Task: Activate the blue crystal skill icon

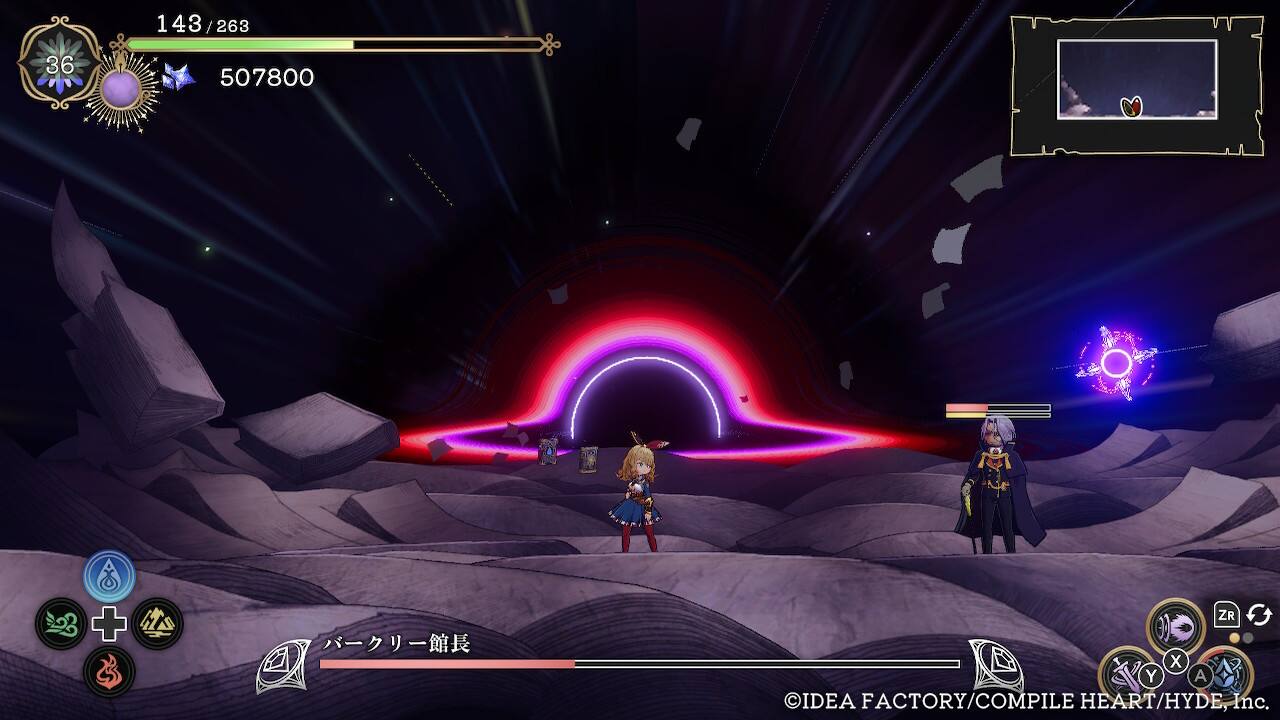Action: coord(1224,673)
